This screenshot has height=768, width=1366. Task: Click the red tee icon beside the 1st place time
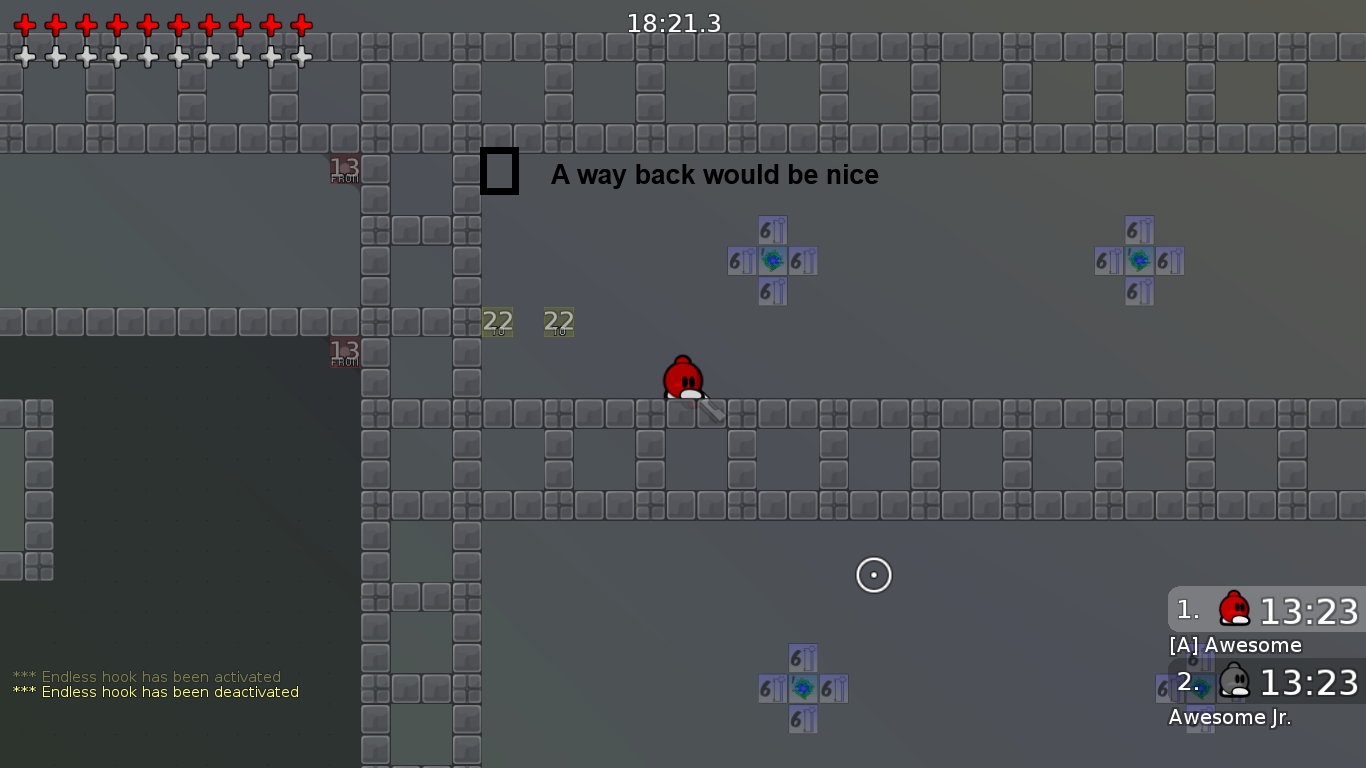(x=1233, y=610)
